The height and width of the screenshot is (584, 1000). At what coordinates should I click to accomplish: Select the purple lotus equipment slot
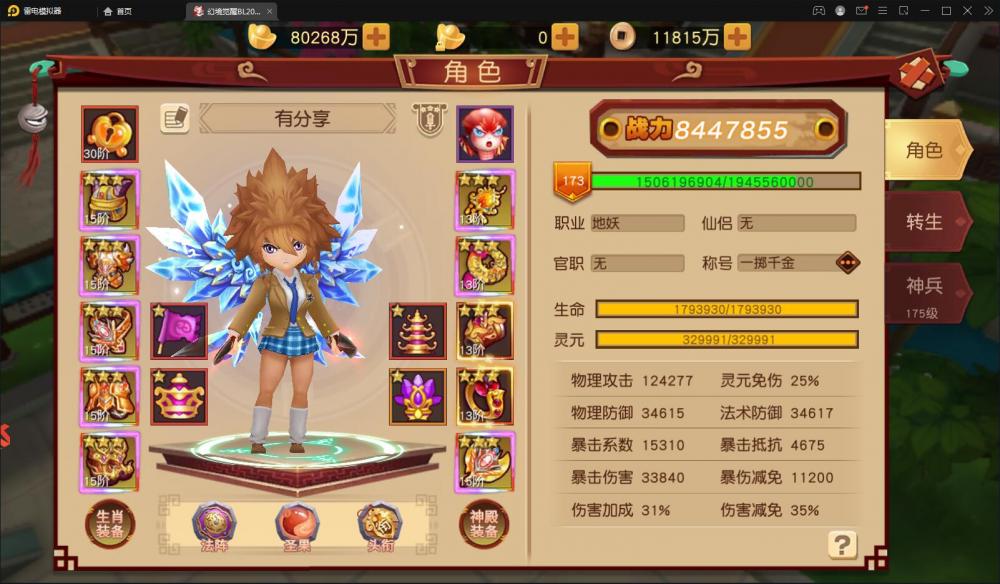418,396
